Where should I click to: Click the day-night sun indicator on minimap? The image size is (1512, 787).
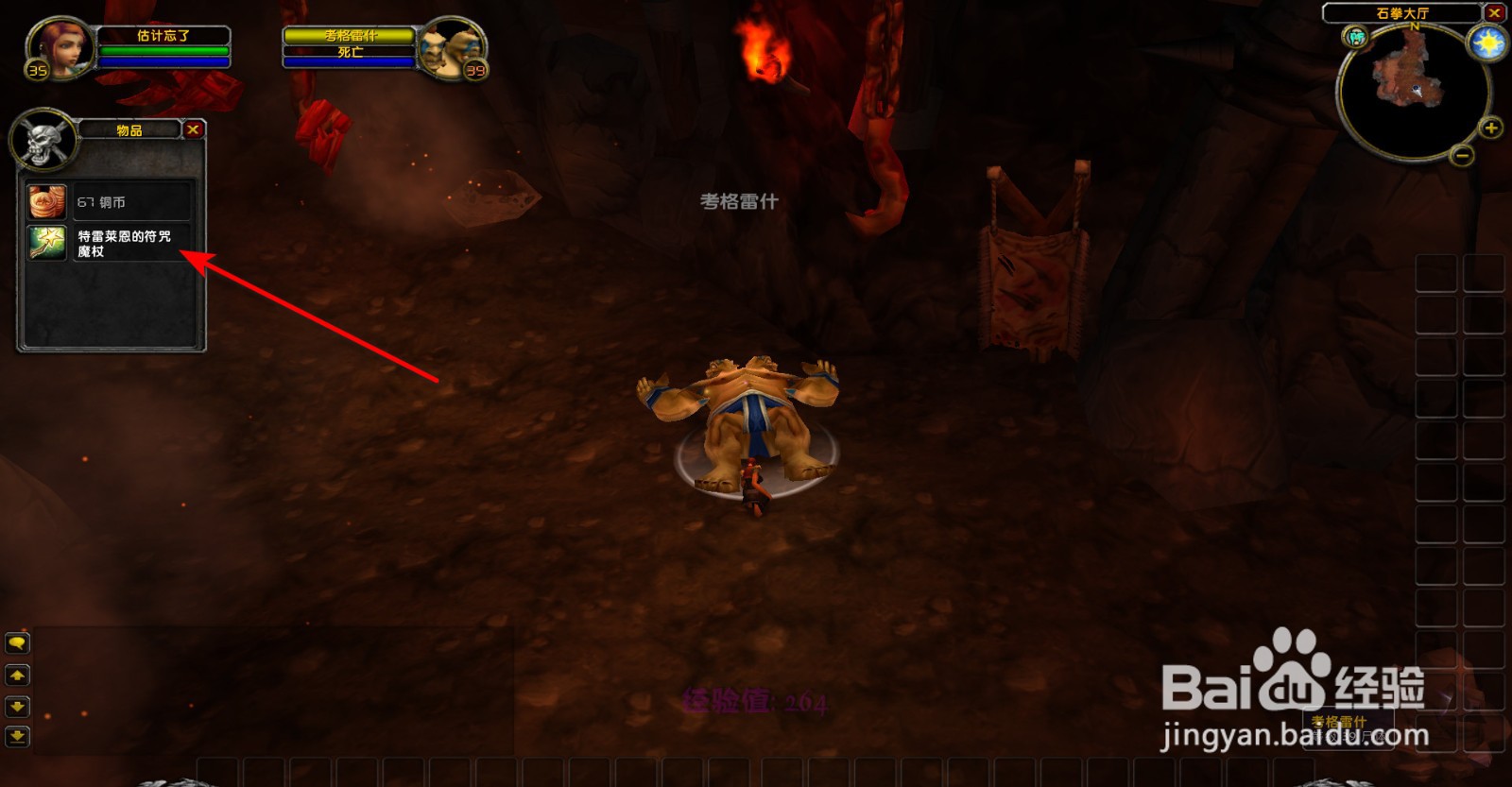(1488, 43)
